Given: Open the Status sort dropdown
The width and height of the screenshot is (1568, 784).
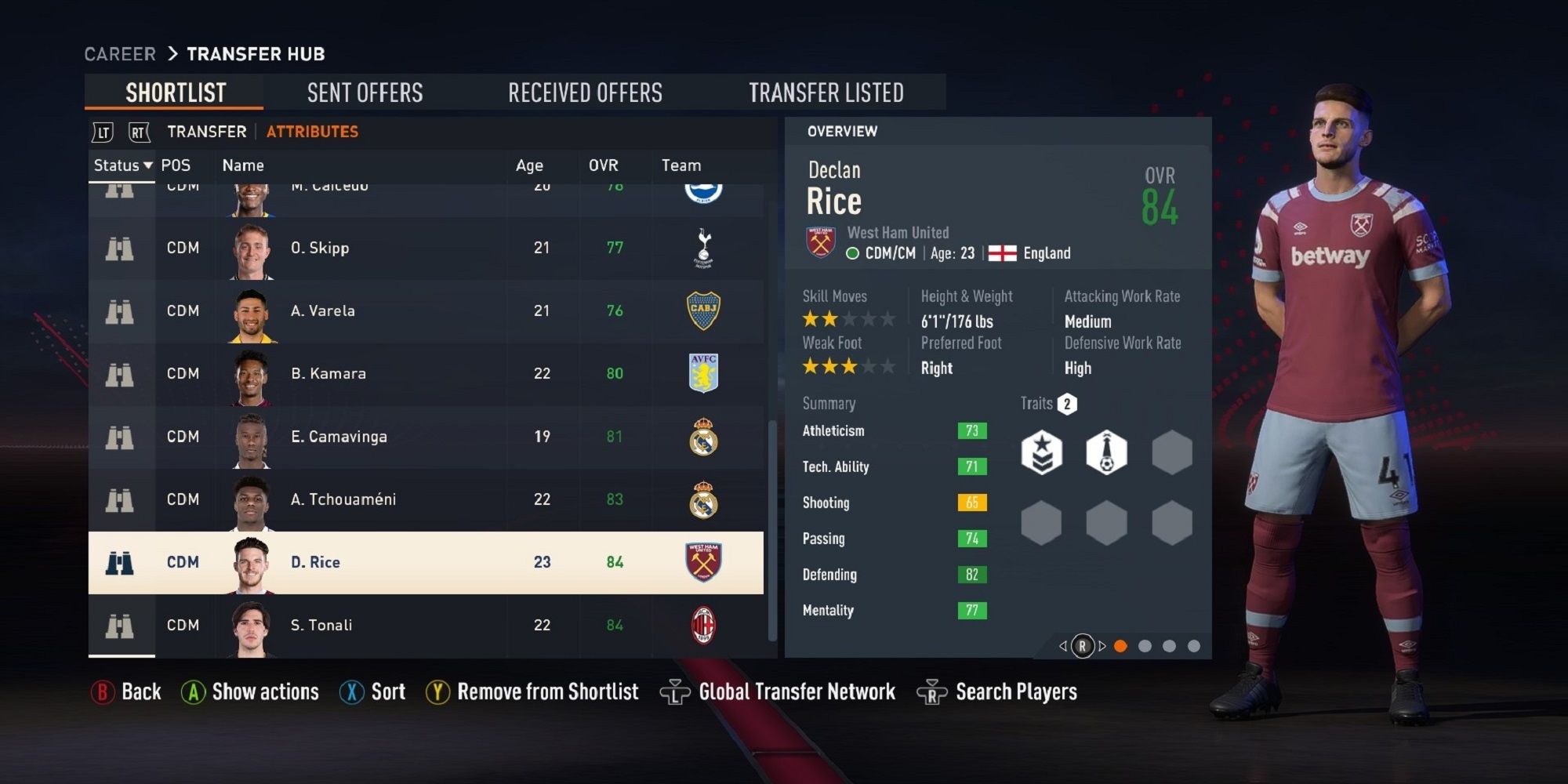Looking at the screenshot, I should (122, 165).
